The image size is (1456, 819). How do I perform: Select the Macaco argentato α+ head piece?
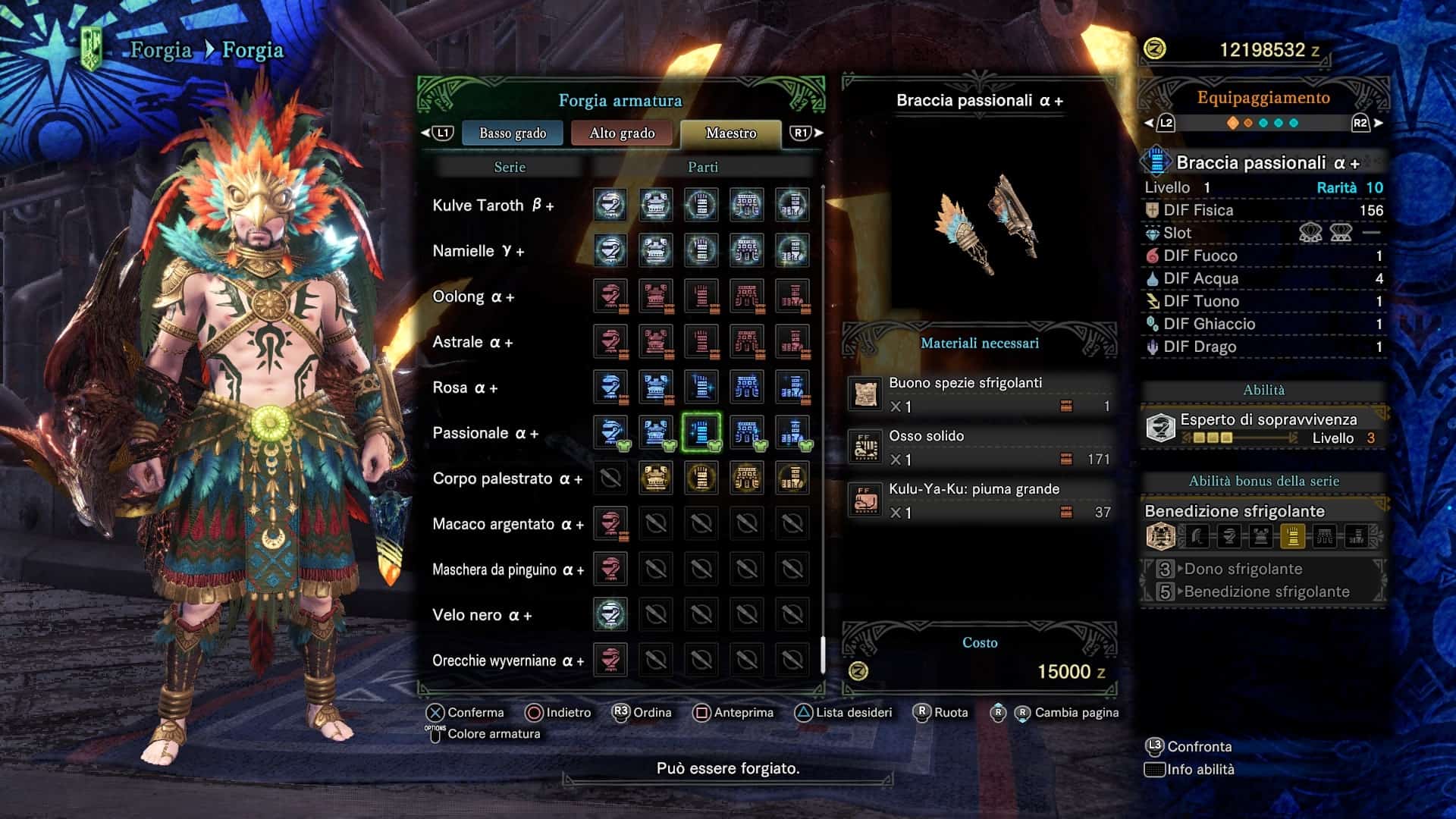(x=610, y=523)
